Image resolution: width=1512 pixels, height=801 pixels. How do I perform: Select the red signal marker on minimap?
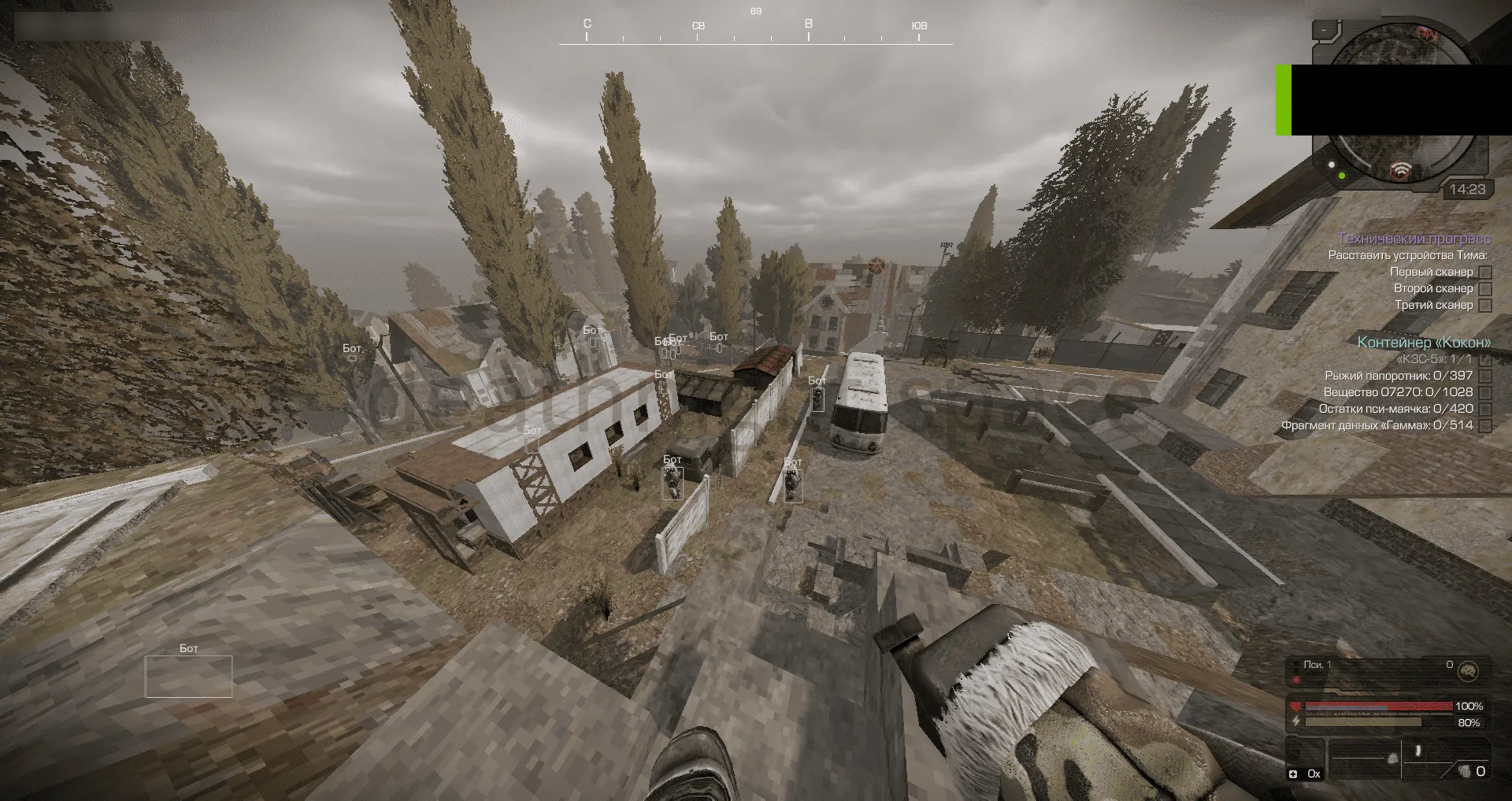(1399, 169)
